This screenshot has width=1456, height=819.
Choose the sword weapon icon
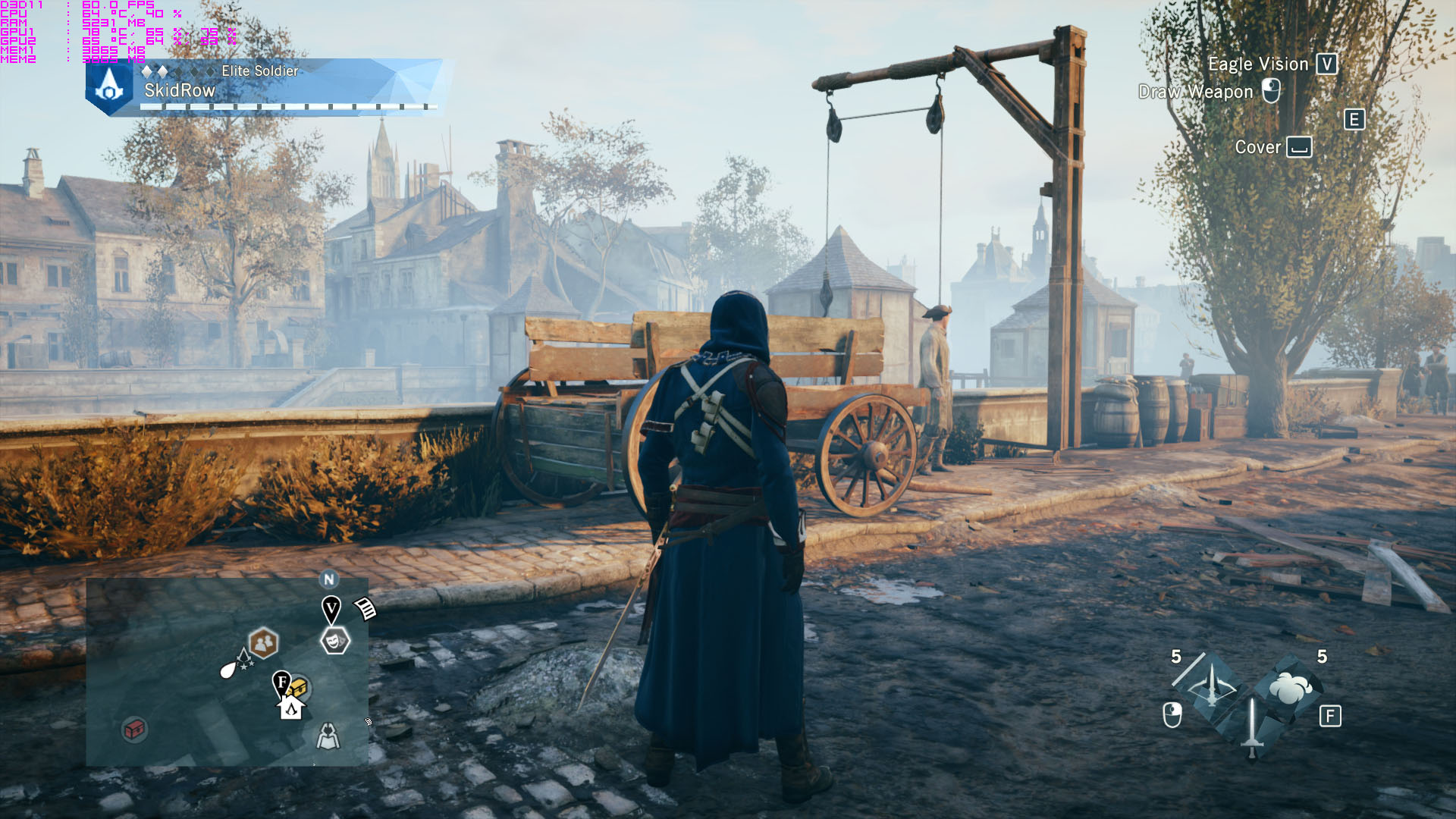(1251, 727)
